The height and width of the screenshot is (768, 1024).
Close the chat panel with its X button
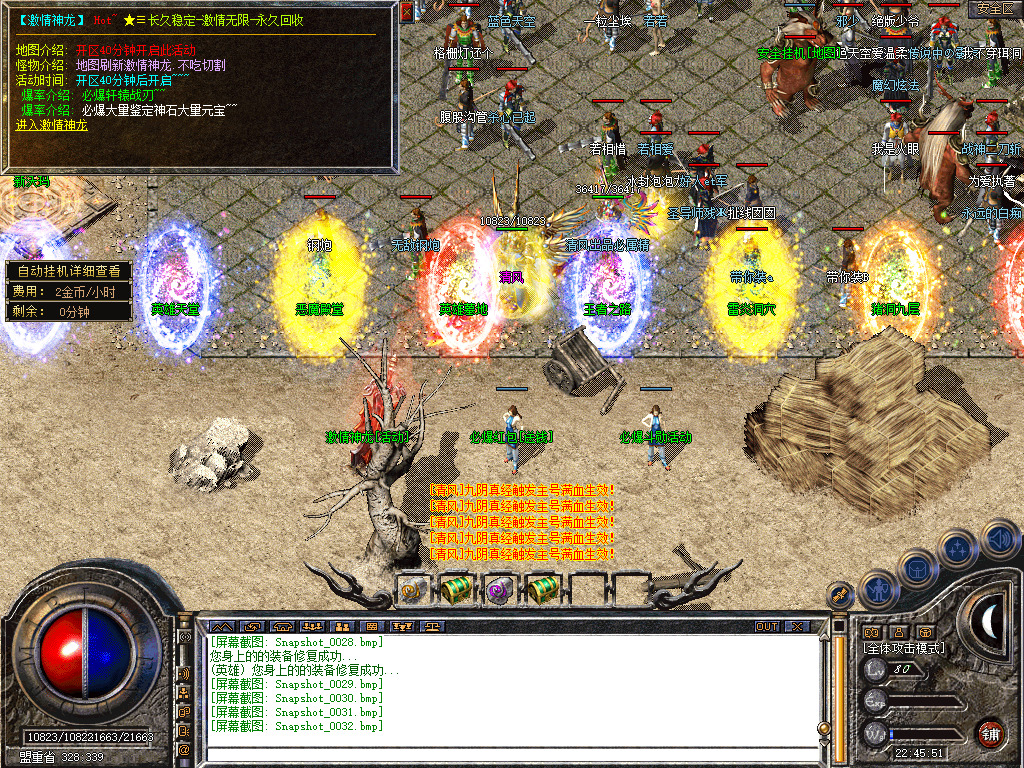[796, 627]
